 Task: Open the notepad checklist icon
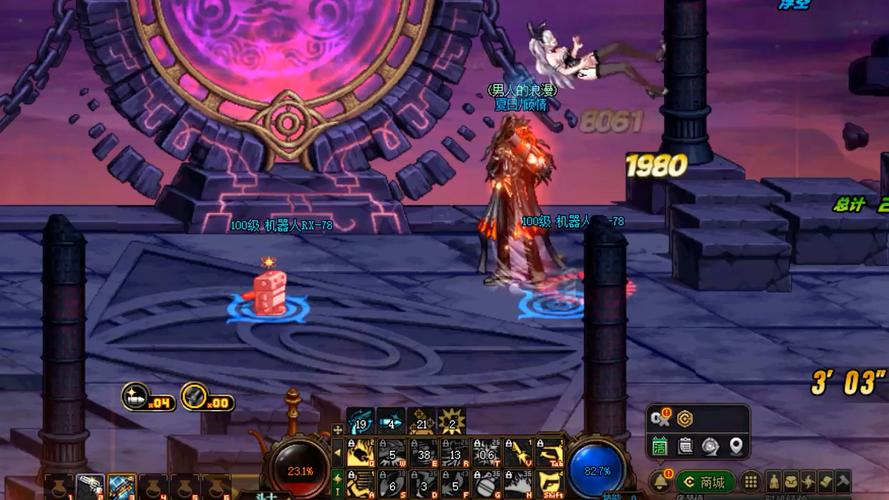pyautogui.click(x=685, y=446)
